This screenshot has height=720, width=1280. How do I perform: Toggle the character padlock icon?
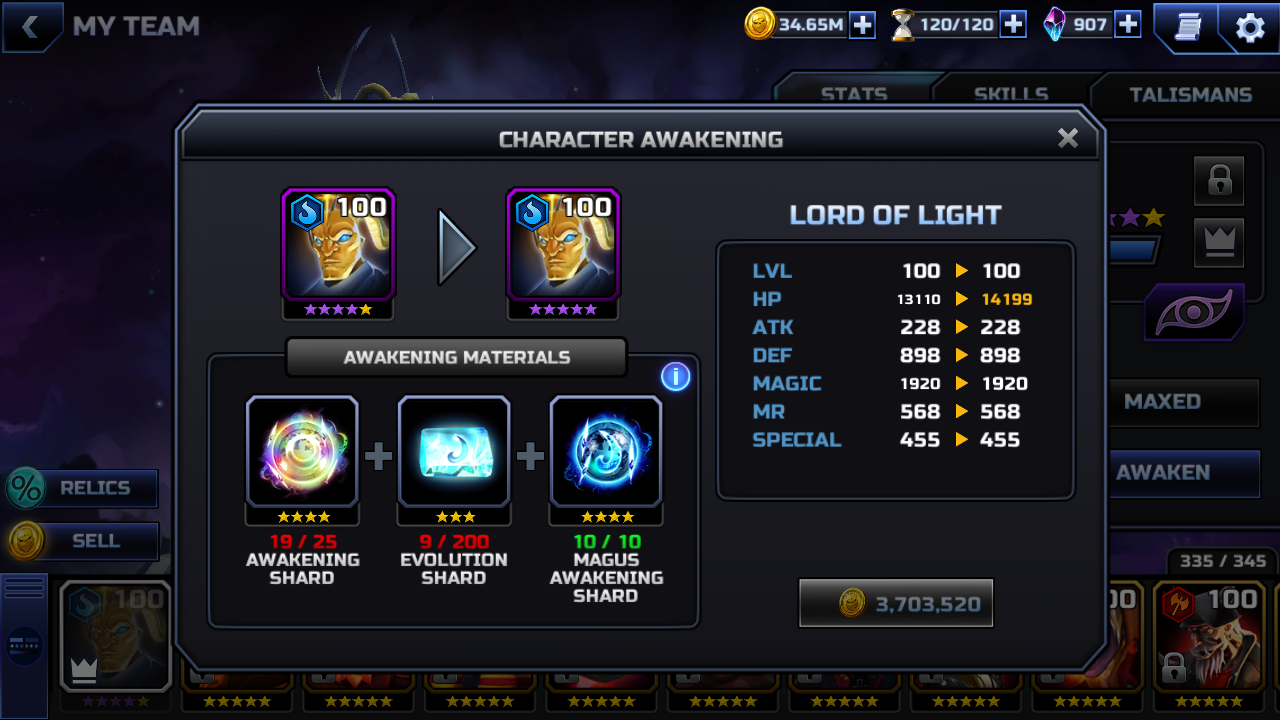[x=1219, y=181]
